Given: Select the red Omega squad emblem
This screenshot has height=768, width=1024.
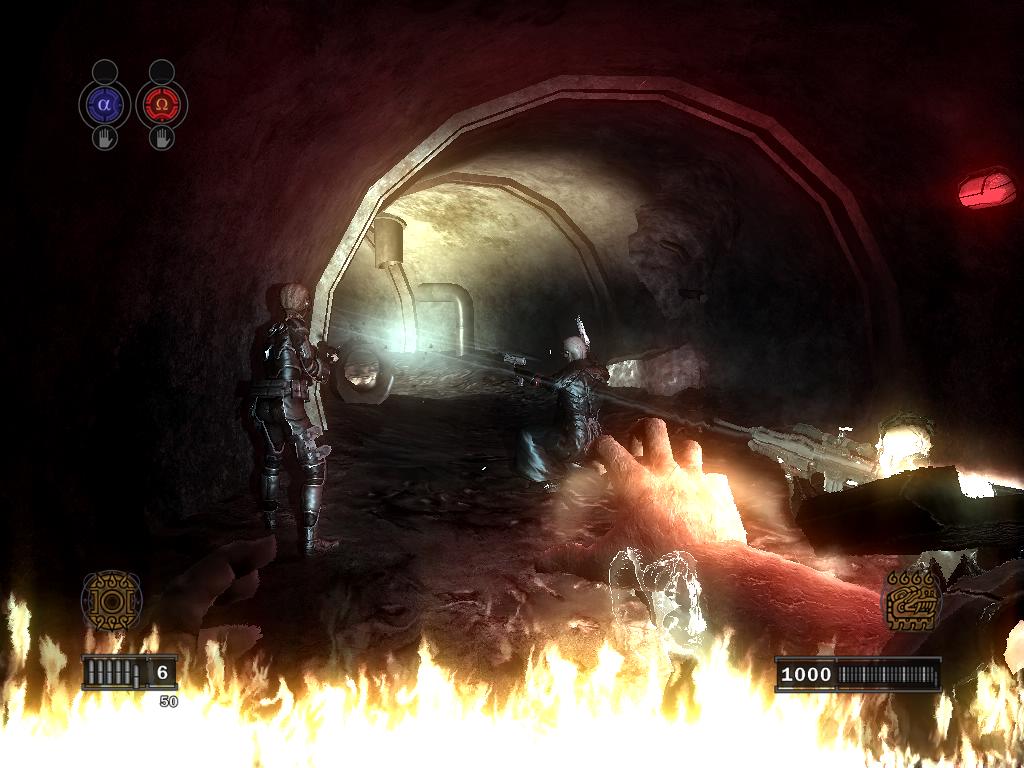Looking at the screenshot, I should coord(162,103).
